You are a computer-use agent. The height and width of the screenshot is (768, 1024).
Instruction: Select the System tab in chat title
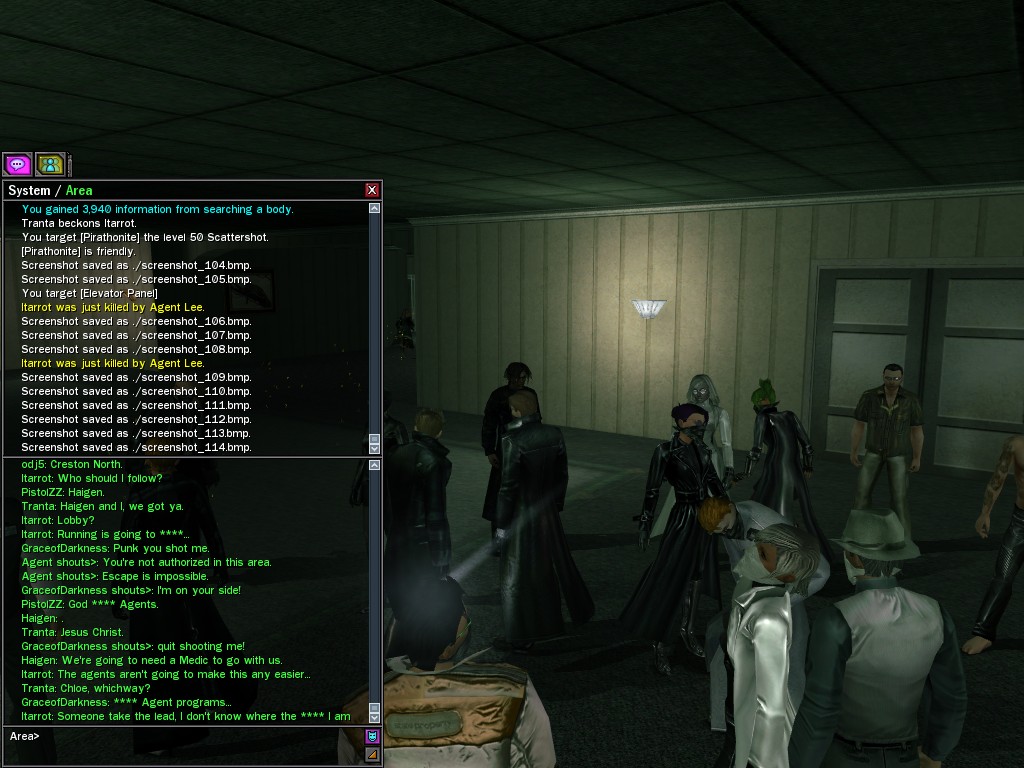(29, 190)
